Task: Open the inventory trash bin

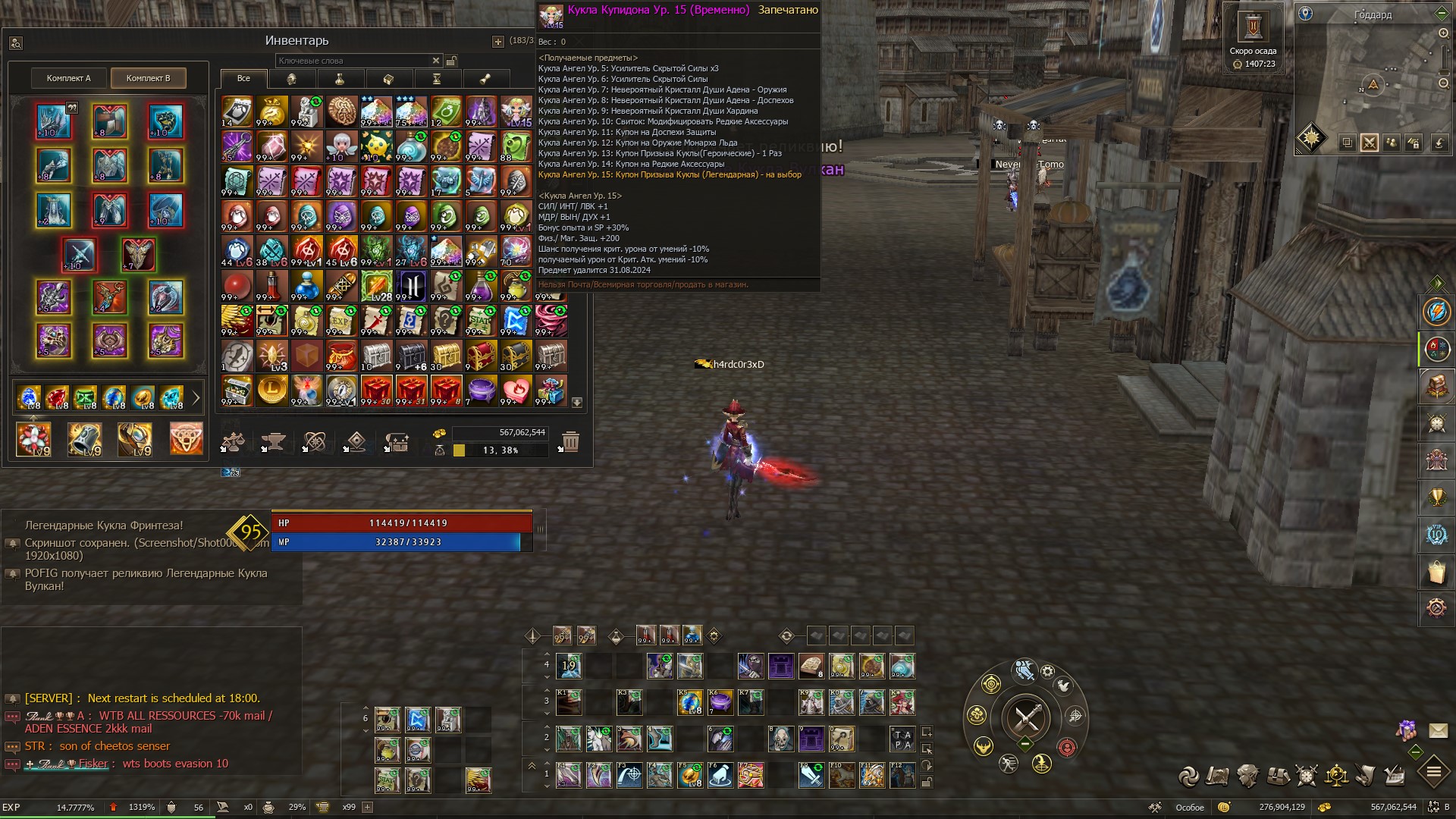Action: (571, 441)
